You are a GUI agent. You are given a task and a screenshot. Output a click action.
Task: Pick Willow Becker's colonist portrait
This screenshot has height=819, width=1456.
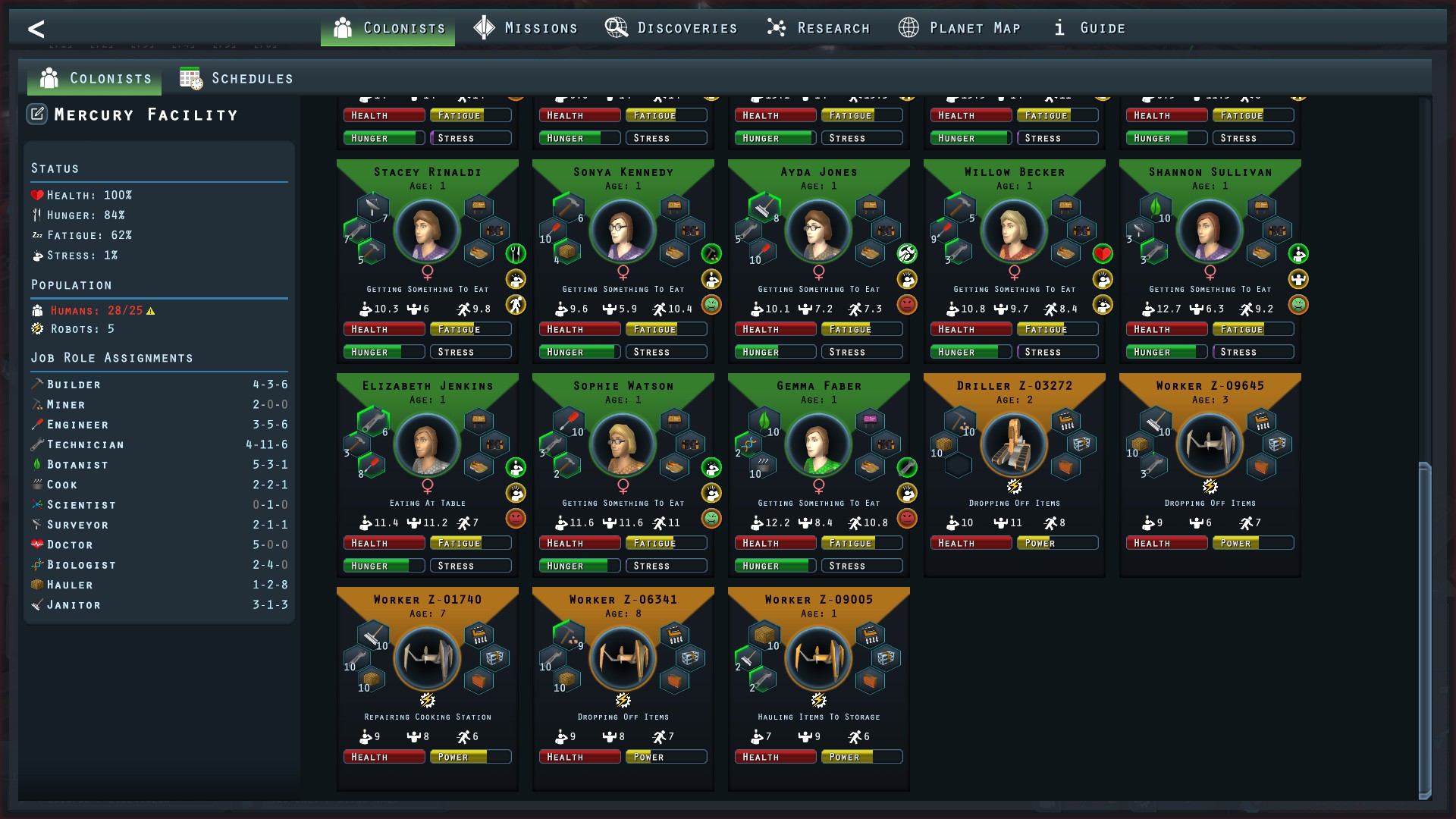[1014, 231]
